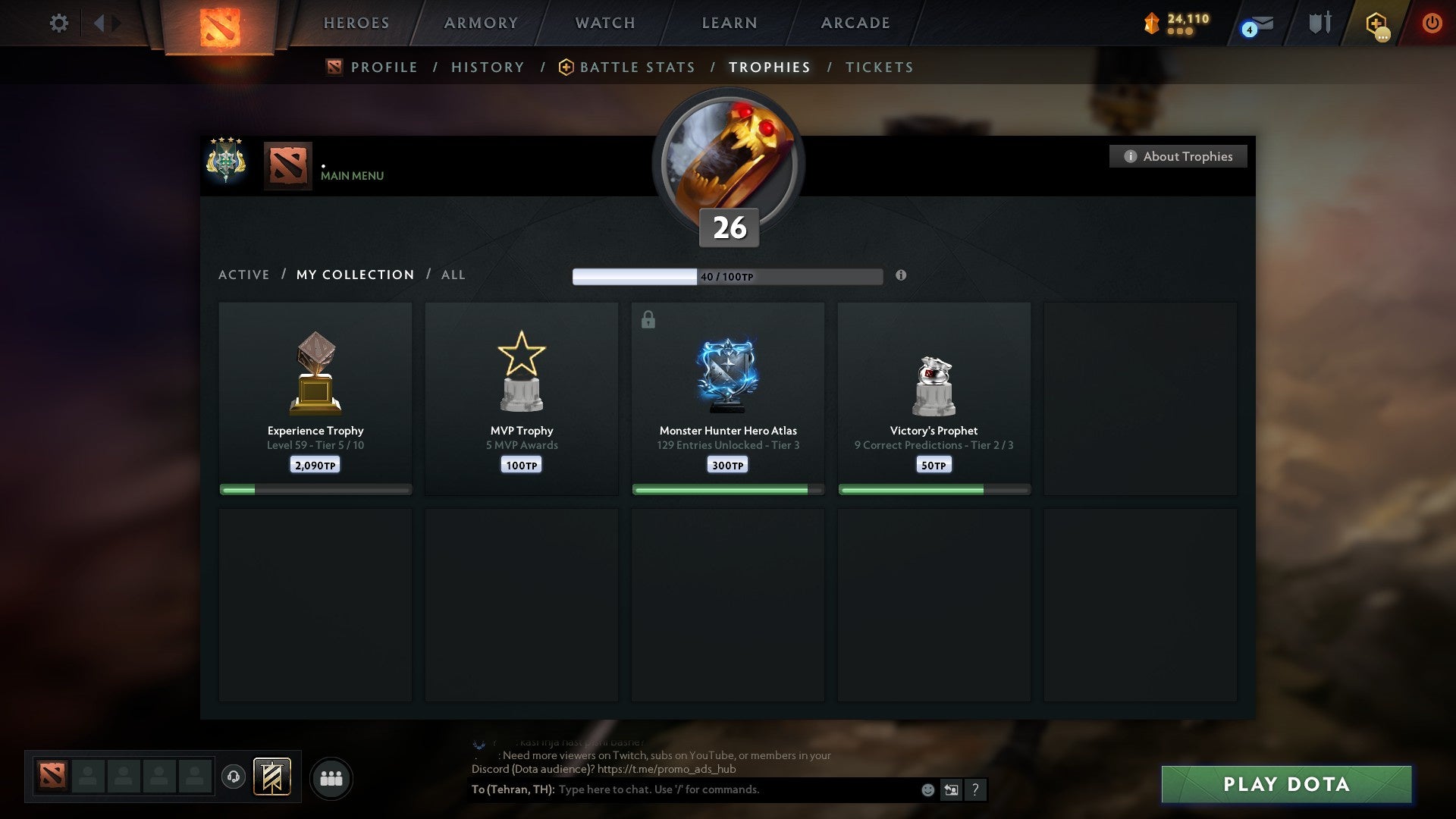Image resolution: width=1456 pixels, height=819 pixels.
Task: Toggle the chat channel switch icon
Action: tap(951, 789)
